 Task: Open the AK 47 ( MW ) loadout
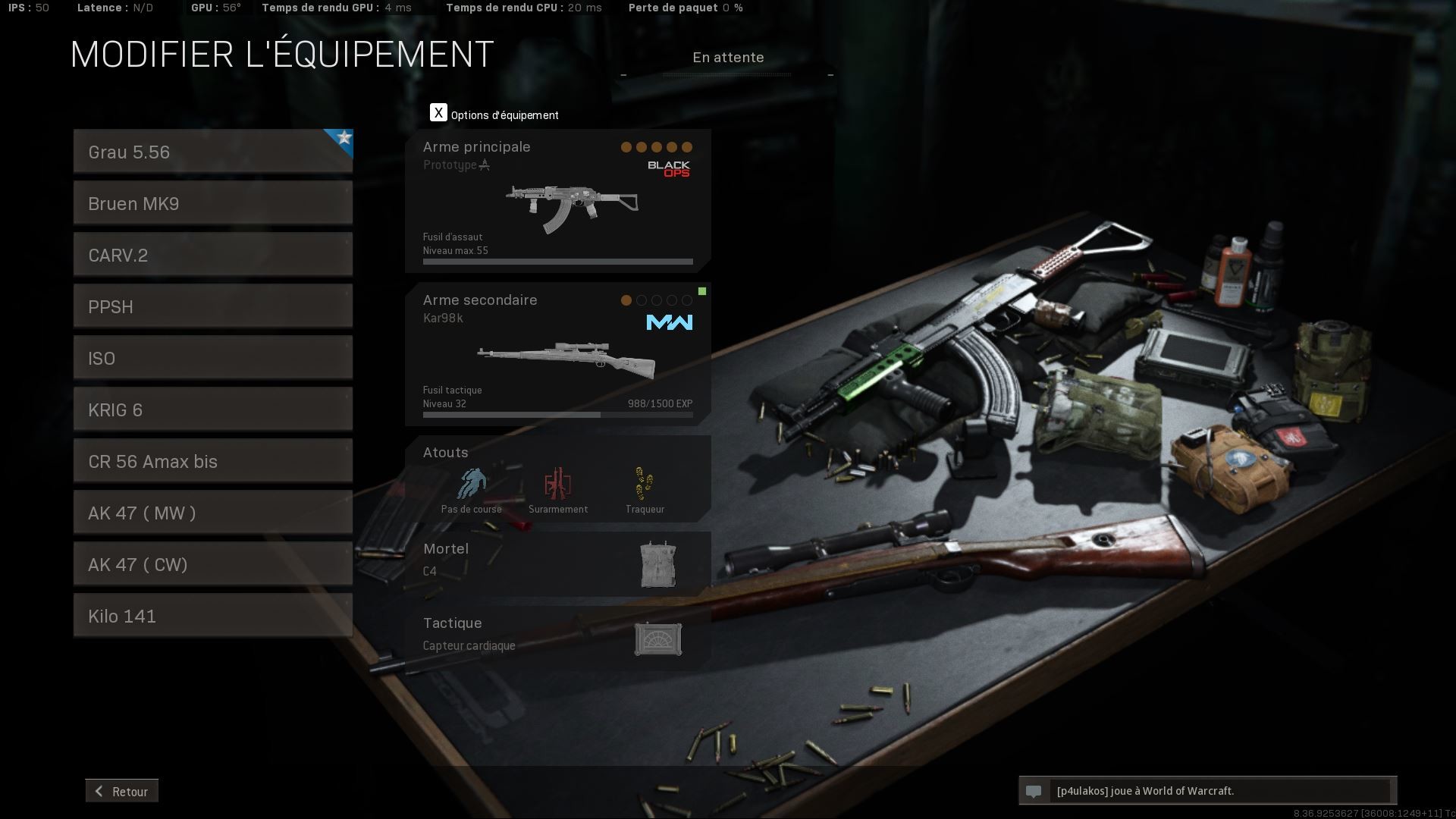(x=212, y=513)
